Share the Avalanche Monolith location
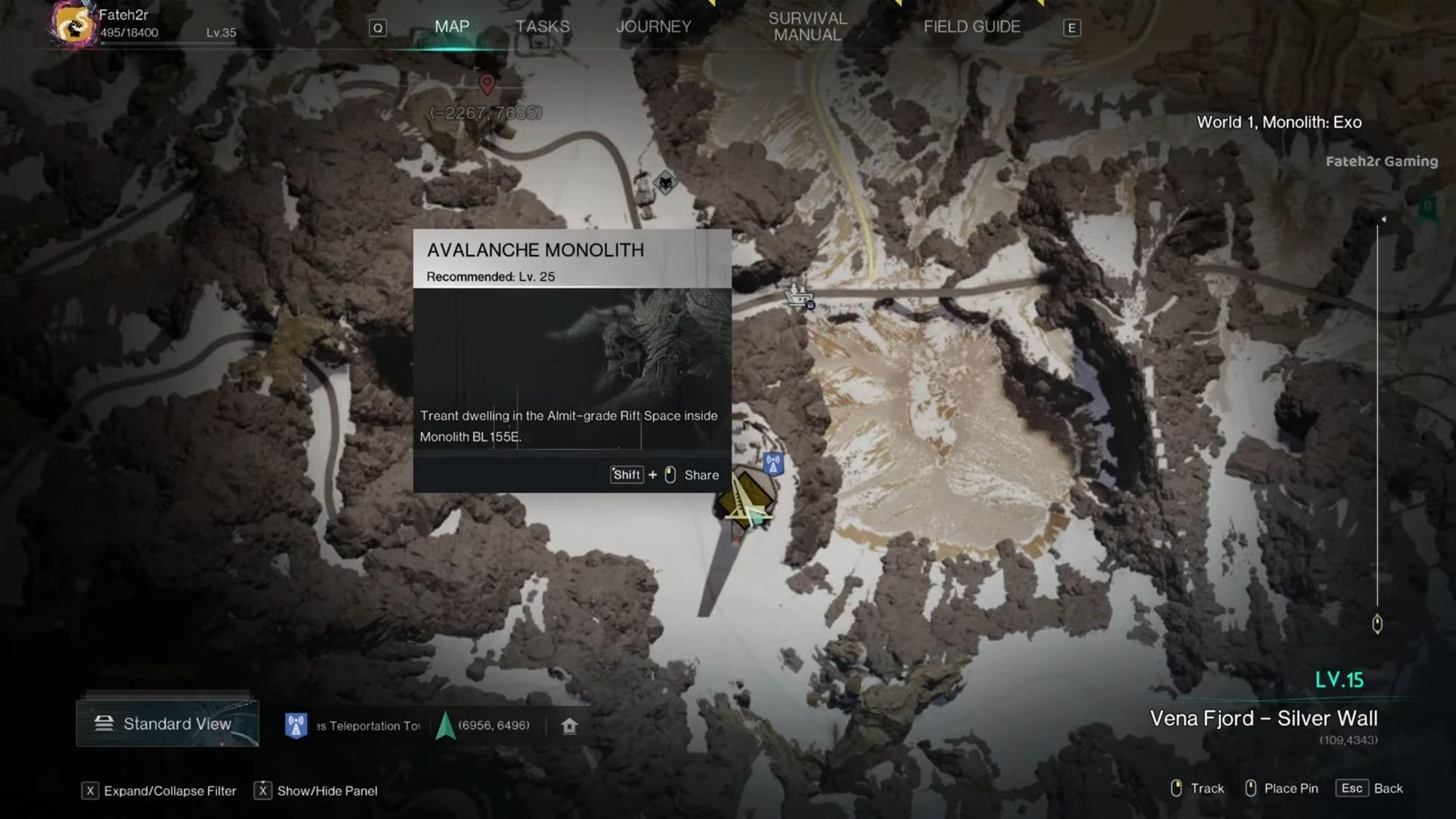The image size is (1456, 819). click(x=701, y=475)
